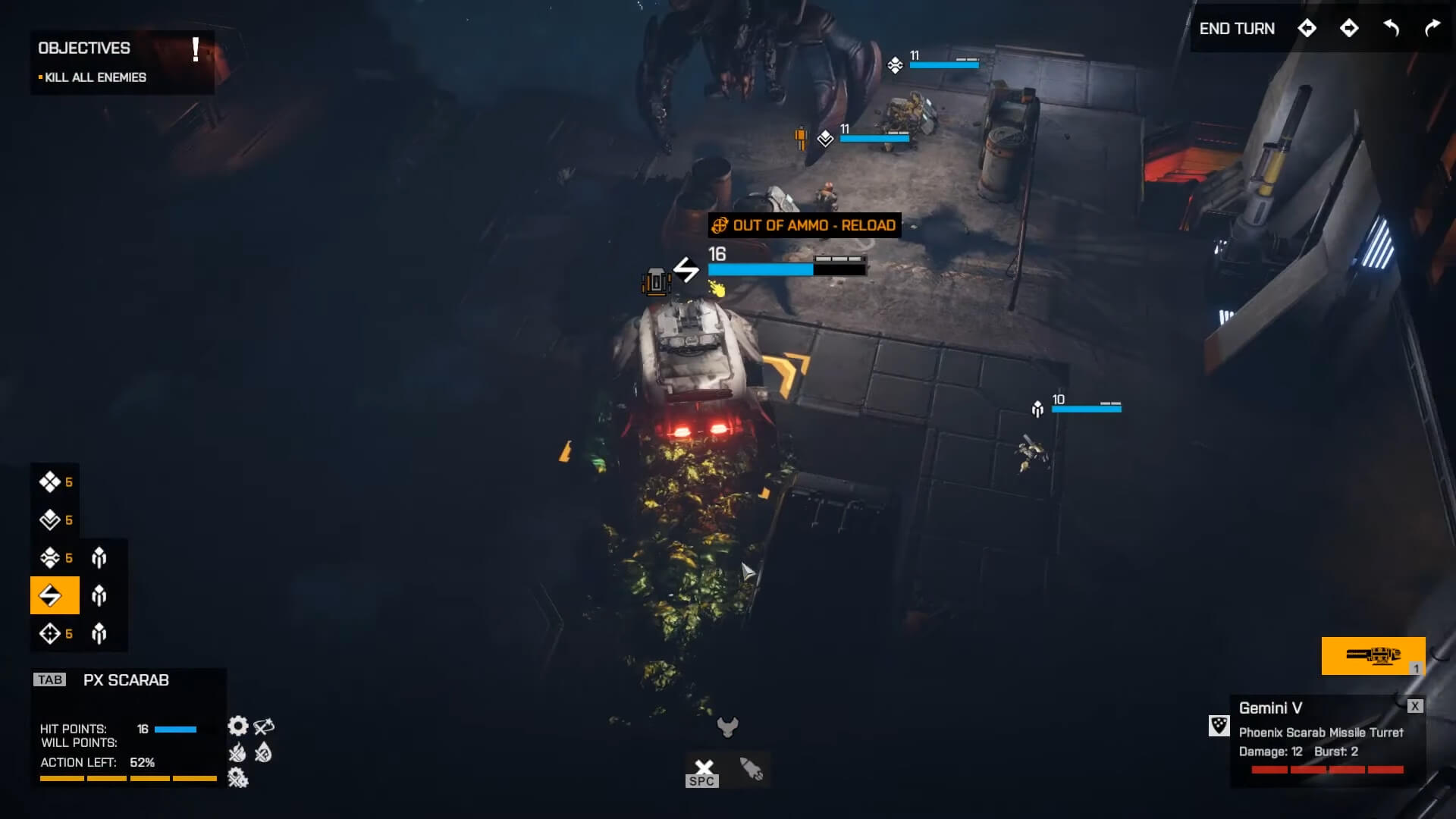Click the flaming skull icon under the gear
This screenshot has width=1456, height=819.
tap(237, 754)
